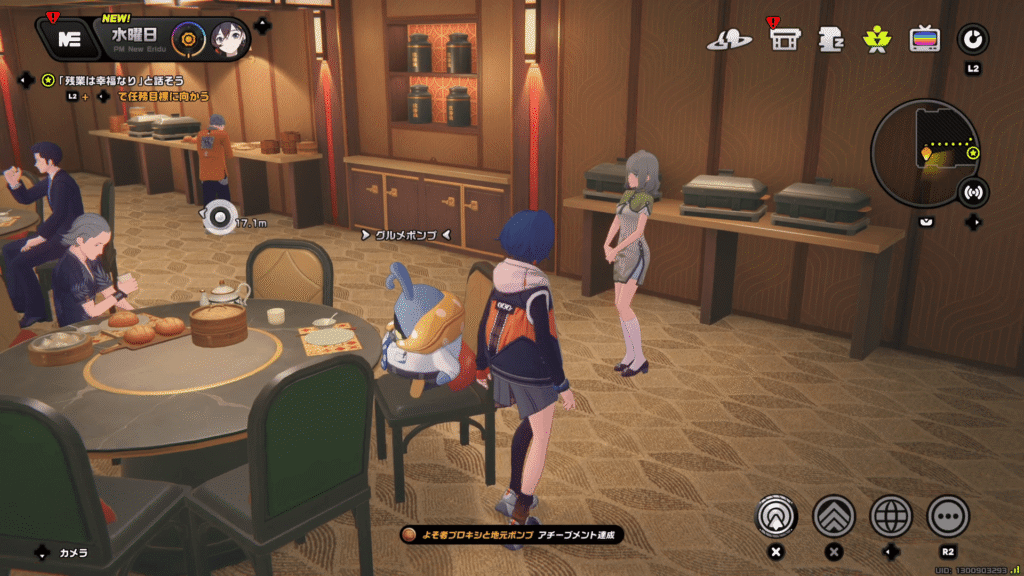Open the green winged emblem icon
This screenshot has height=576, width=1024.
(x=877, y=39)
